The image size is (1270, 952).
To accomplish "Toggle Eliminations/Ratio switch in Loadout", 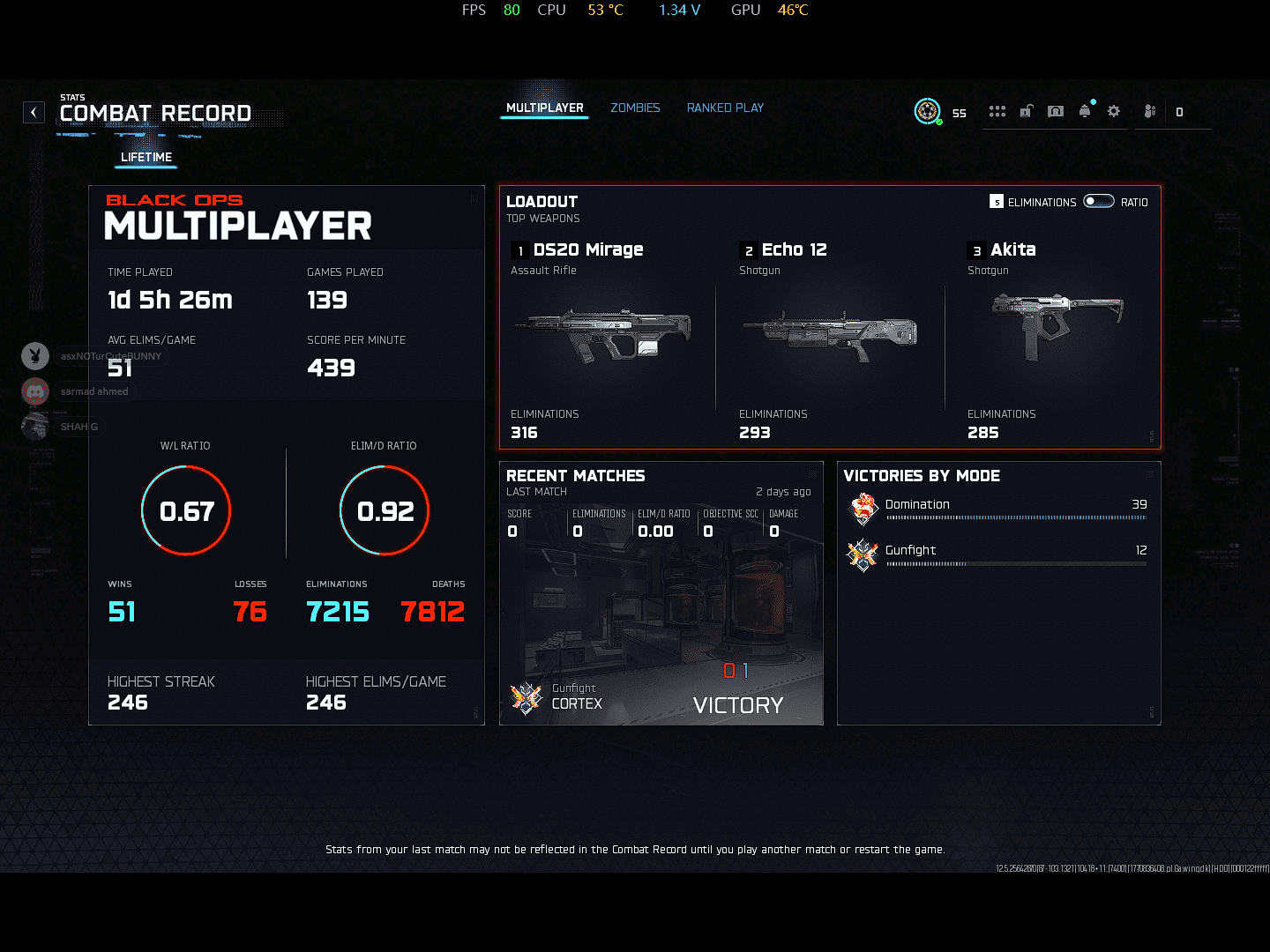I will [1098, 201].
